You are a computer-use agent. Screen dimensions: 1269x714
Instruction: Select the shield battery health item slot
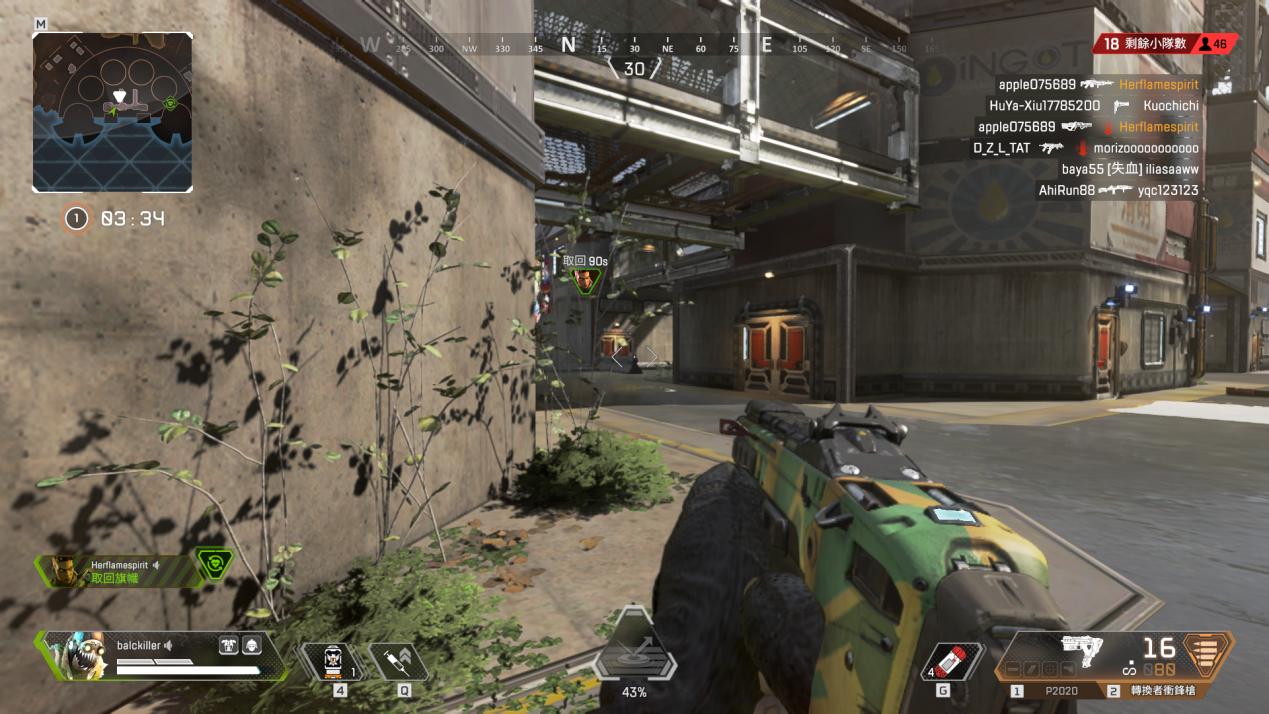pyautogui.click(x=332, y=662)
